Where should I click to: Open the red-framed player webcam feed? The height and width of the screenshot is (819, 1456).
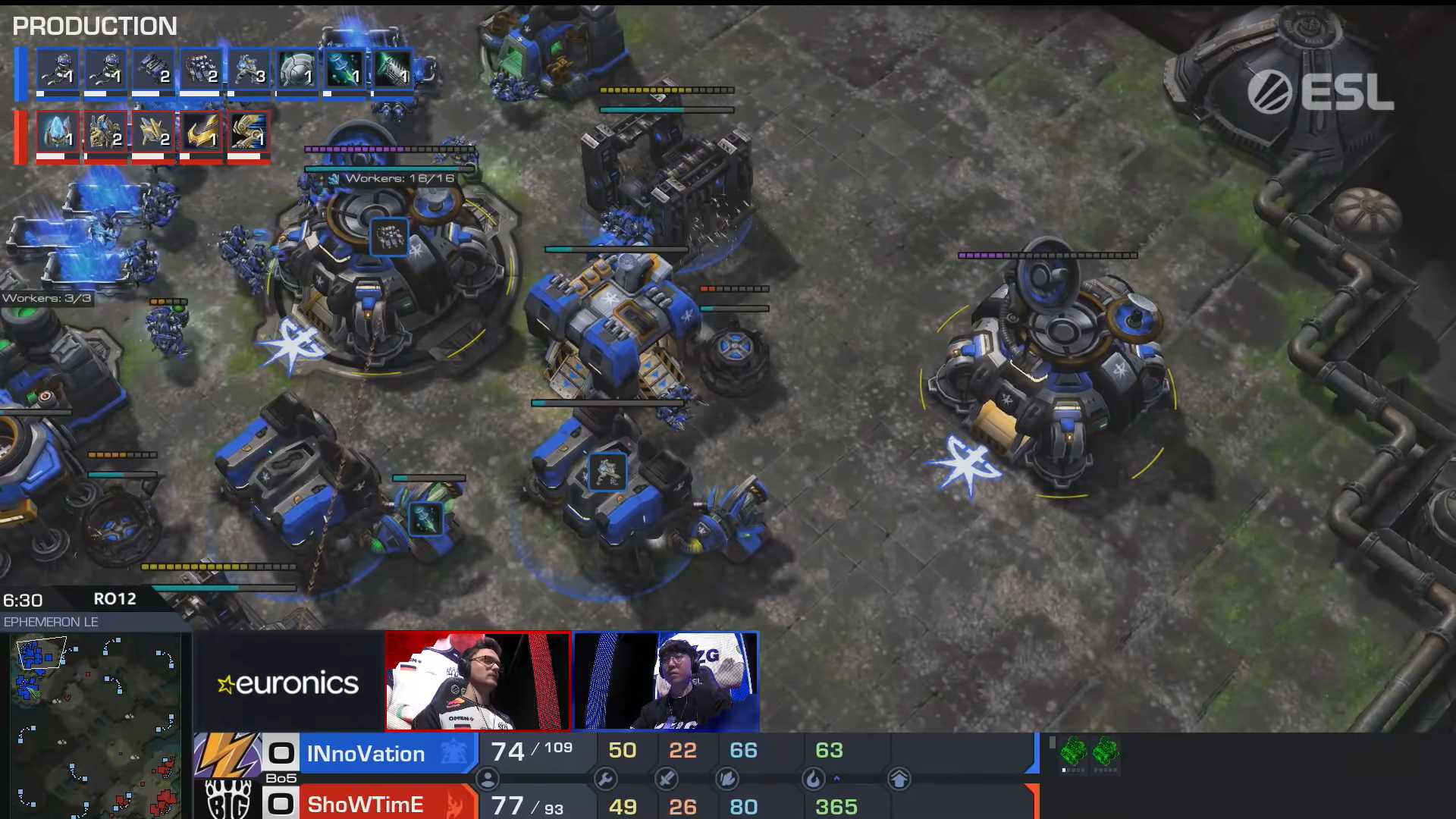[x=478, y=681]
